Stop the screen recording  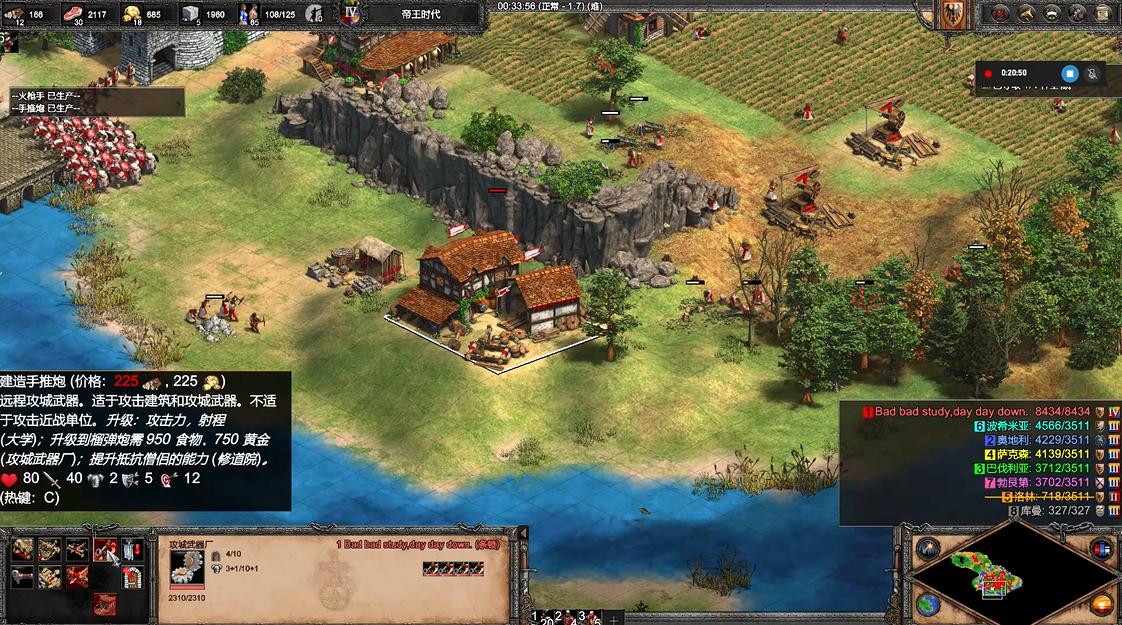coord(1069,73)
